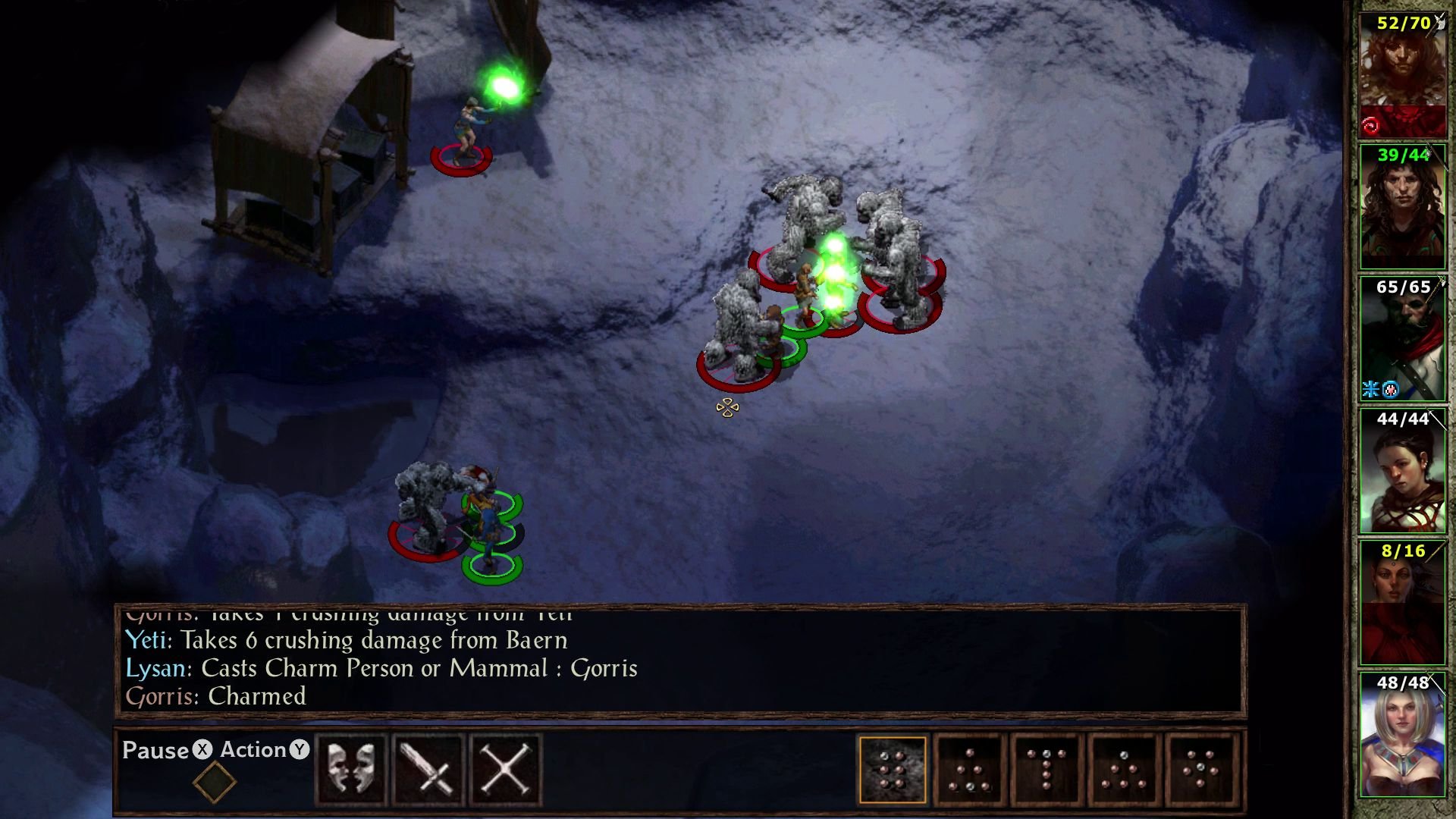
Task: Toggle selection of the eyepatch 65/65 character portrait
Action: [1402, 334]
